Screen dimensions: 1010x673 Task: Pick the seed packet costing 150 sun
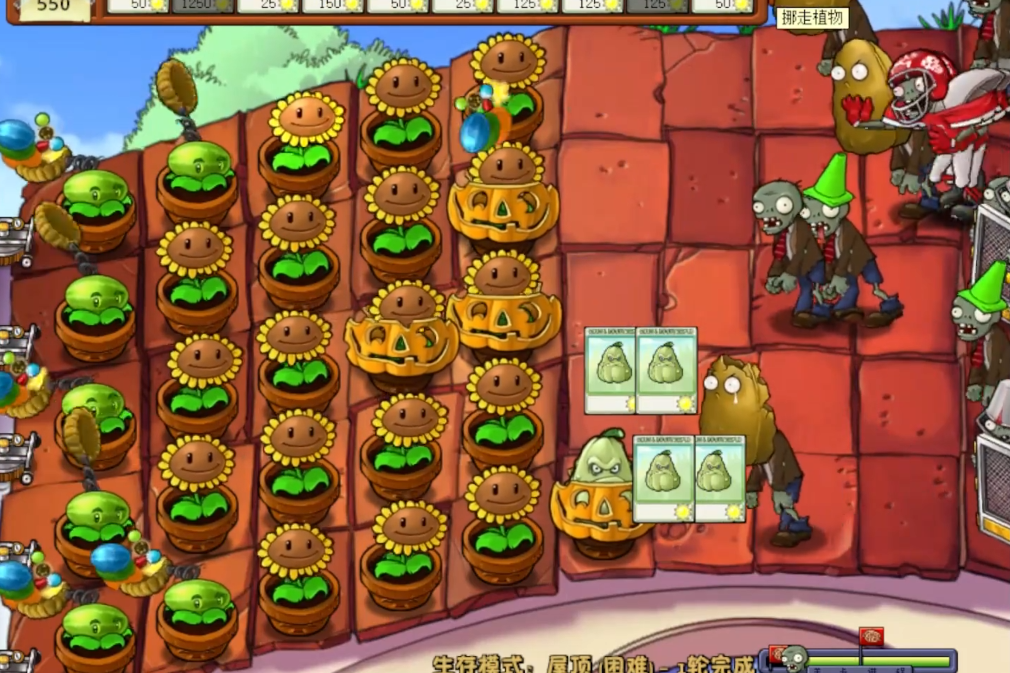tap(332, 6)
